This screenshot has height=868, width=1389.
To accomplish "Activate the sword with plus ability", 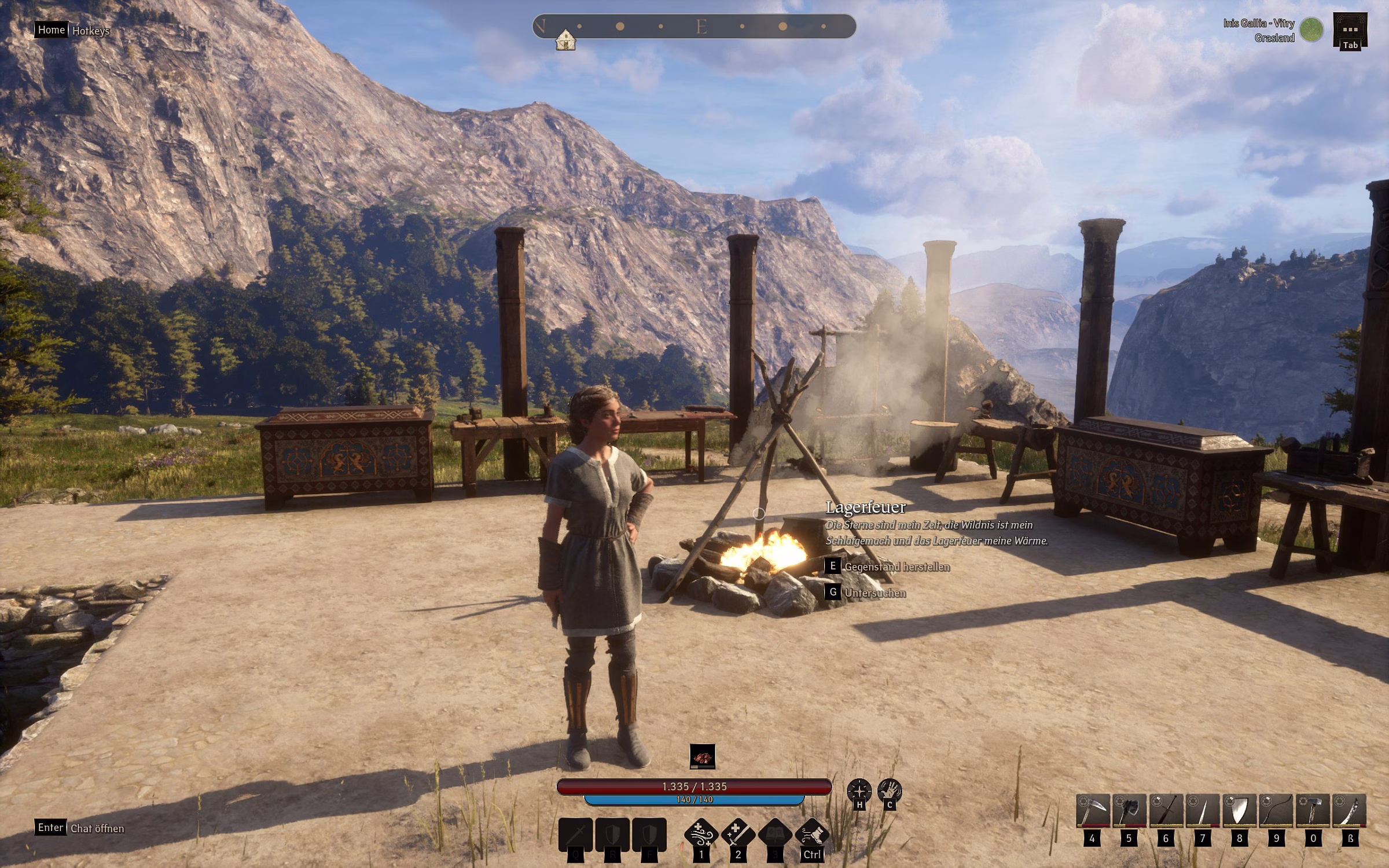I will (x=738, y=834).
